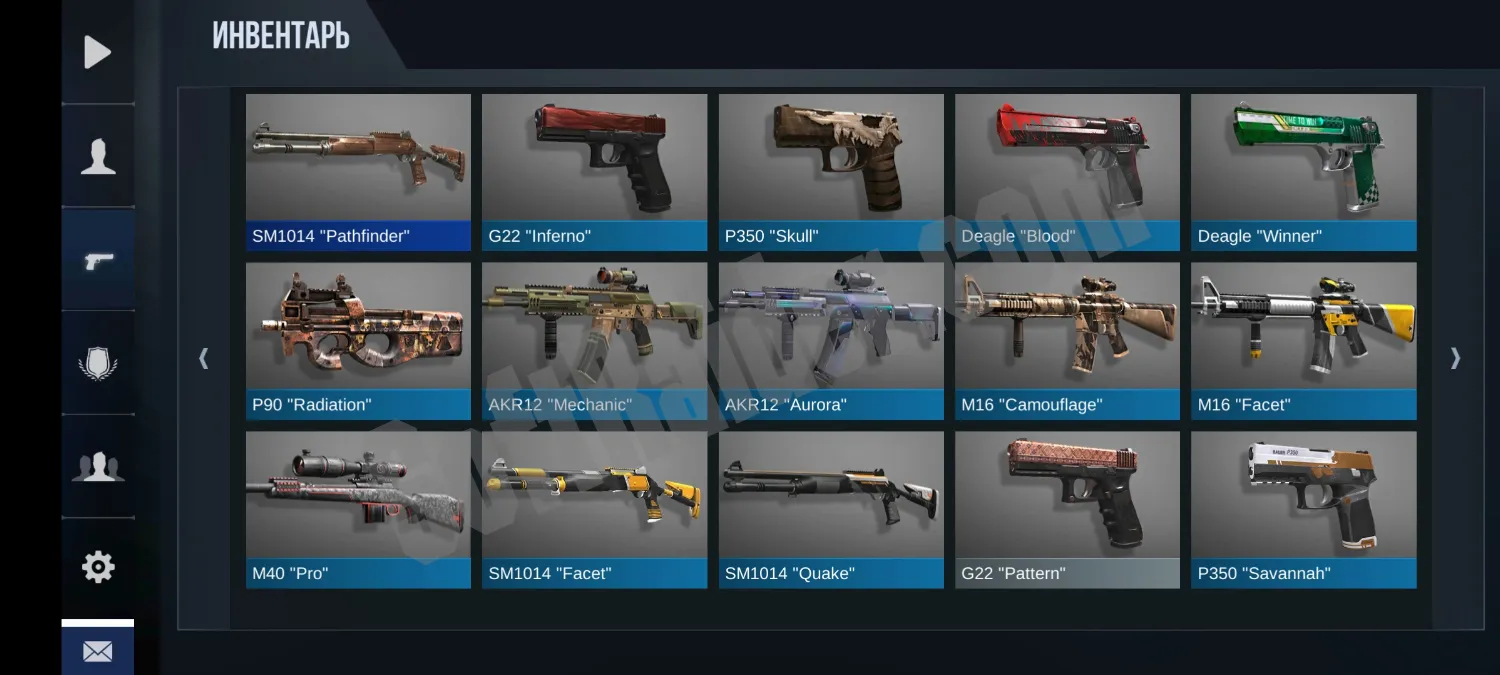Viewport: 1500px width, 675px height.
Task: Choose the P350 "Savannah" pistol skin
Action: (x=1303, y=509)
